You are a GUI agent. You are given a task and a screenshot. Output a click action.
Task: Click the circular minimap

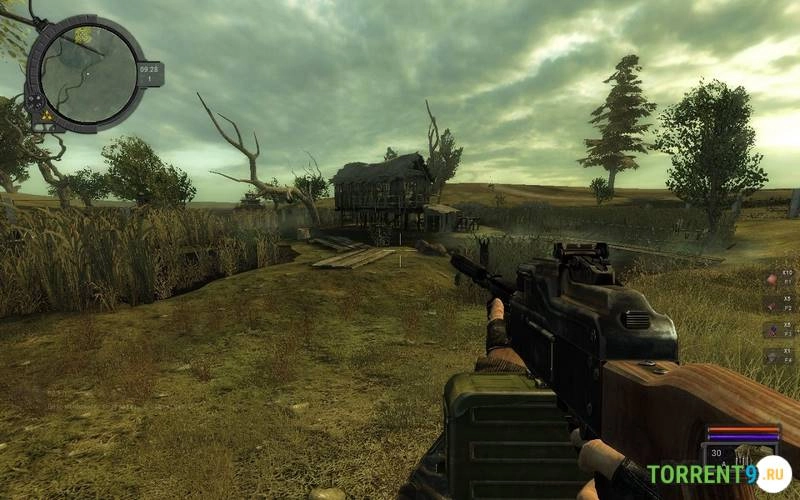pos(88,73)
